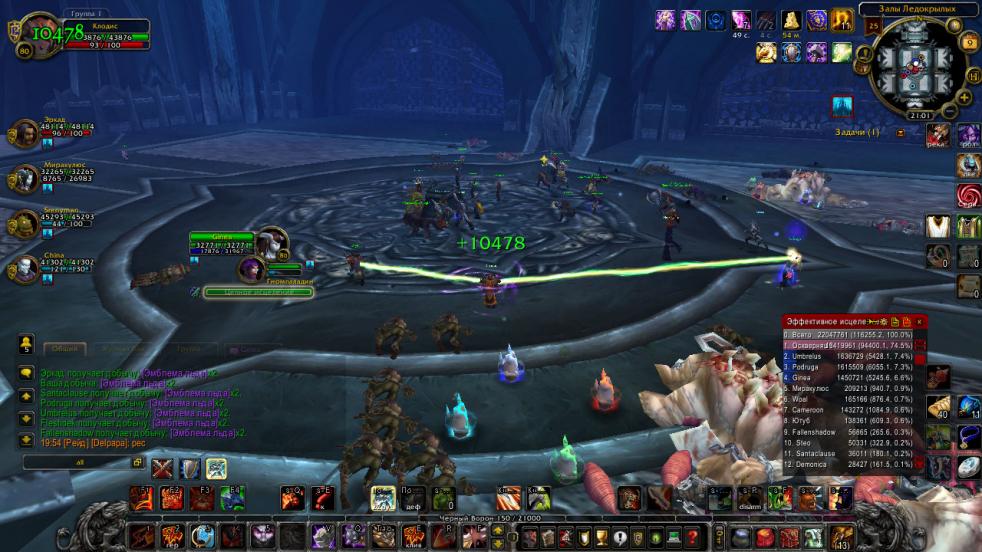
Task: Open the red question mark help button
Action: [692, 538]
